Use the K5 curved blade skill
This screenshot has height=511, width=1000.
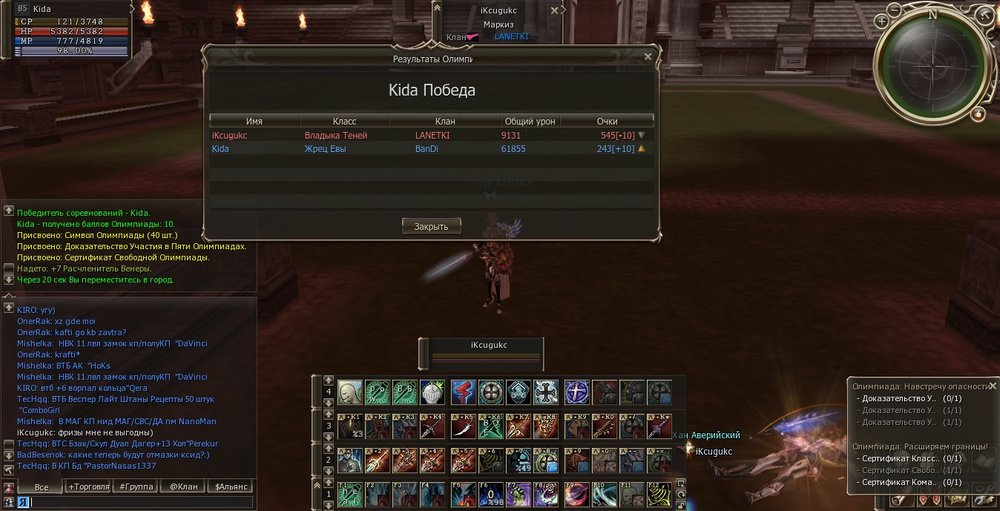[462, 425]
